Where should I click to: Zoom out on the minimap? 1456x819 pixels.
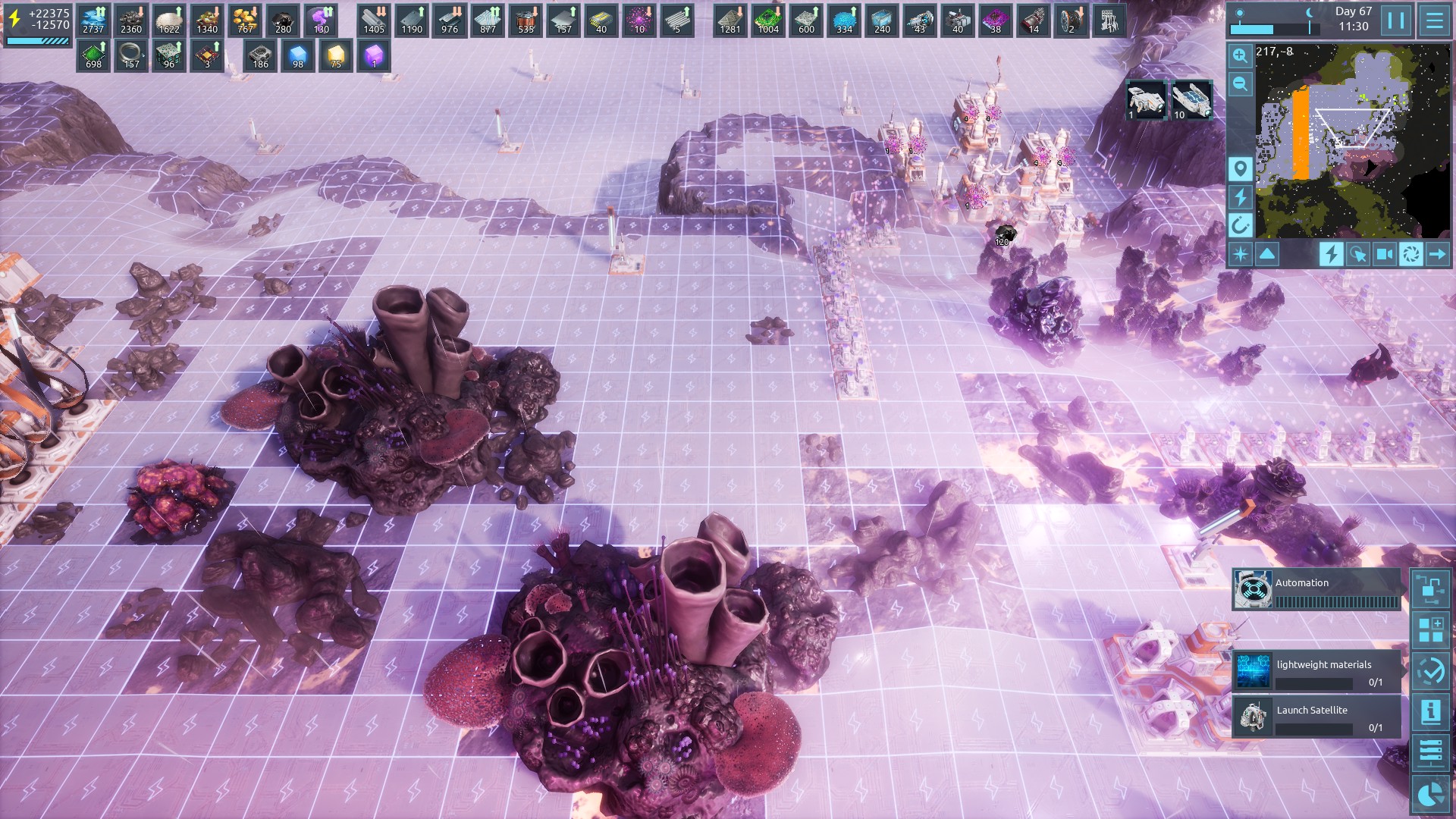[1240, 83]
